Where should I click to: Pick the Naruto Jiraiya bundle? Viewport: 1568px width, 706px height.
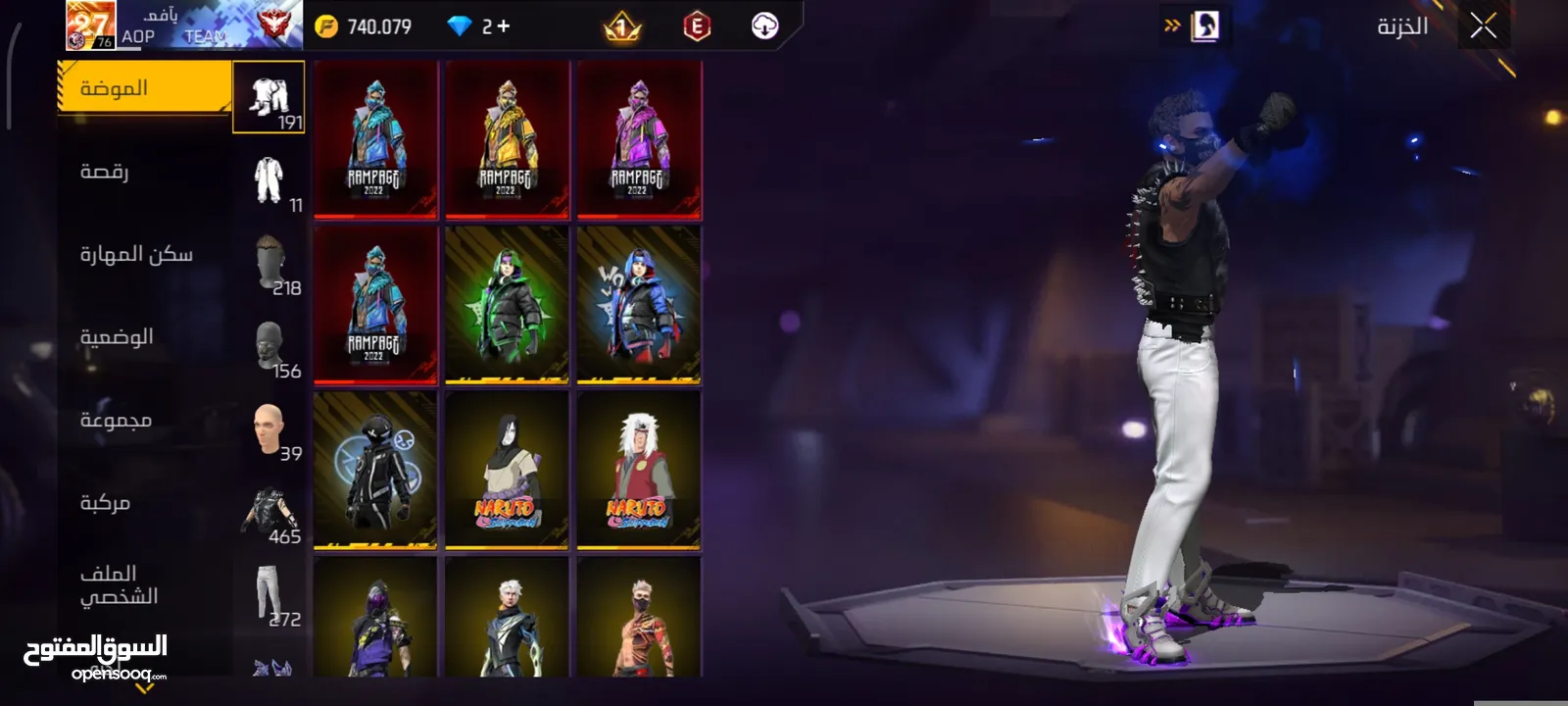pyautogui.click(x=639, y=471)
